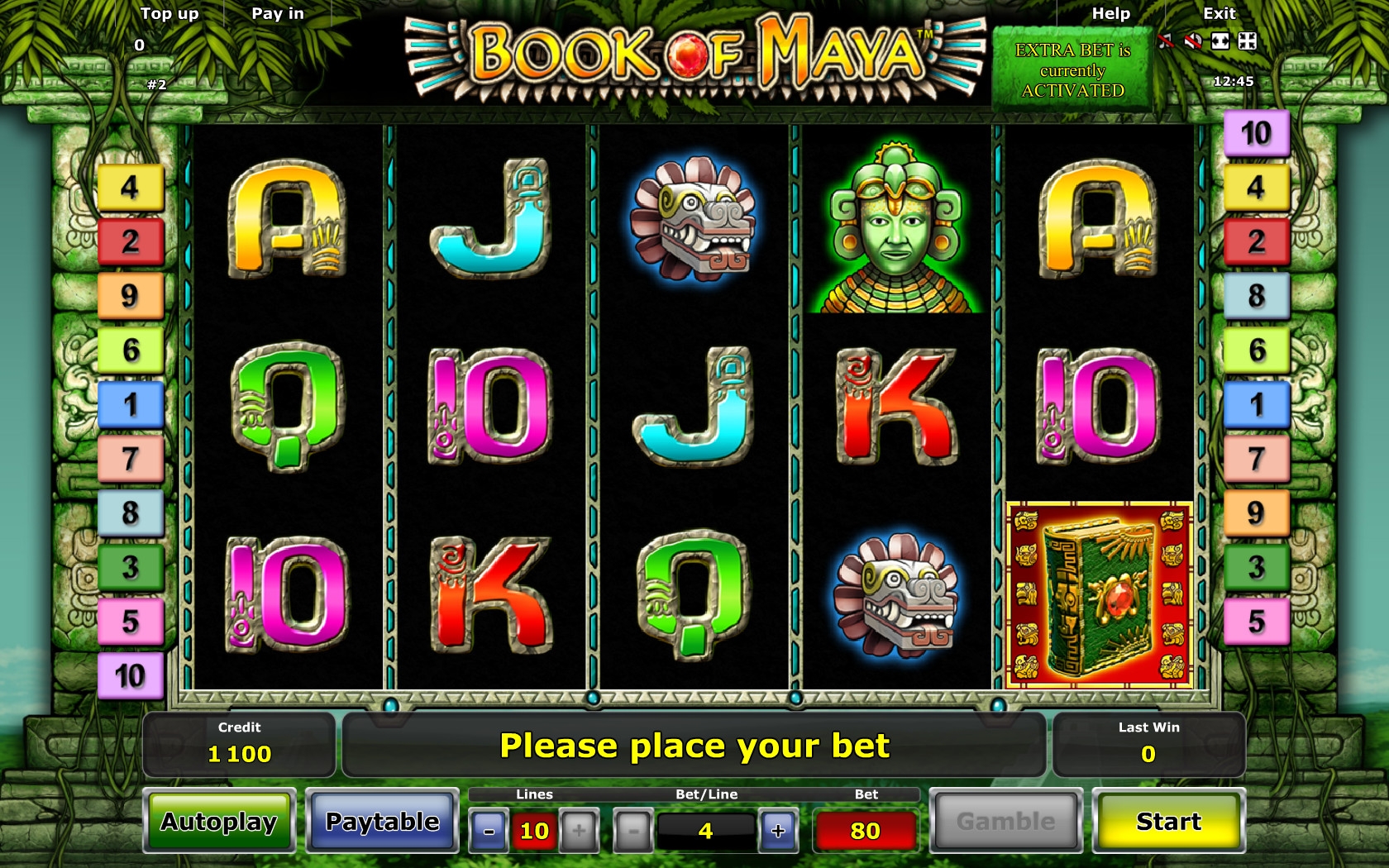Click the Gamble button
The height and width of the screenshot is (868, 1389).
(x=1005, y=821)
